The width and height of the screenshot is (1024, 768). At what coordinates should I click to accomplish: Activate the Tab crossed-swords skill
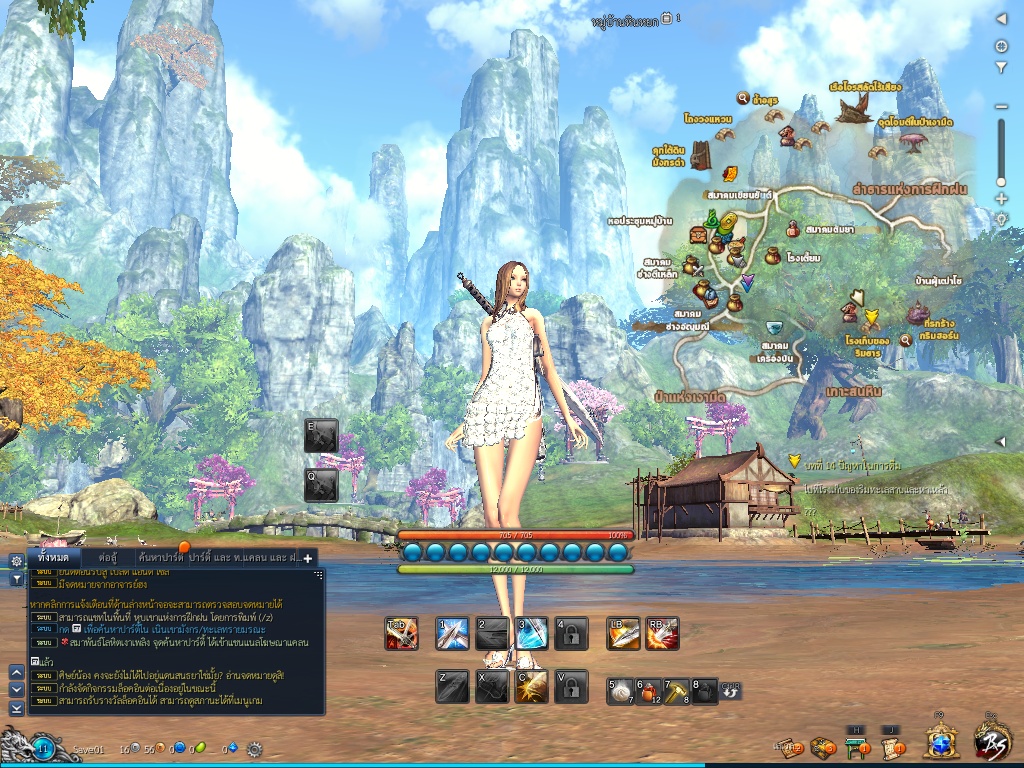(x=401, y=633)
